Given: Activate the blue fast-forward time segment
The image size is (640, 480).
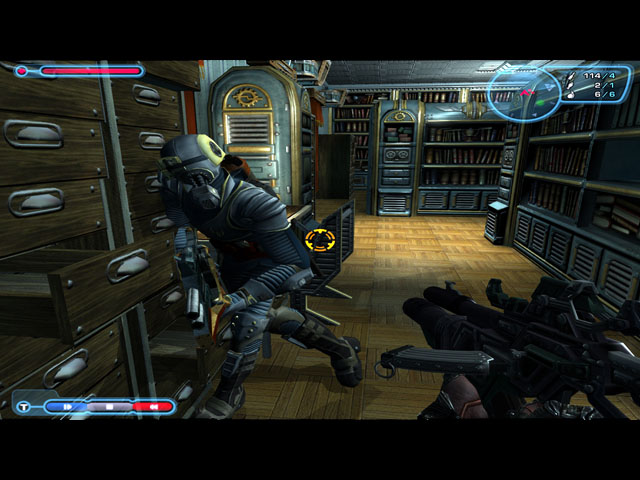Looking at the screenshot, I should coord(66,407).
